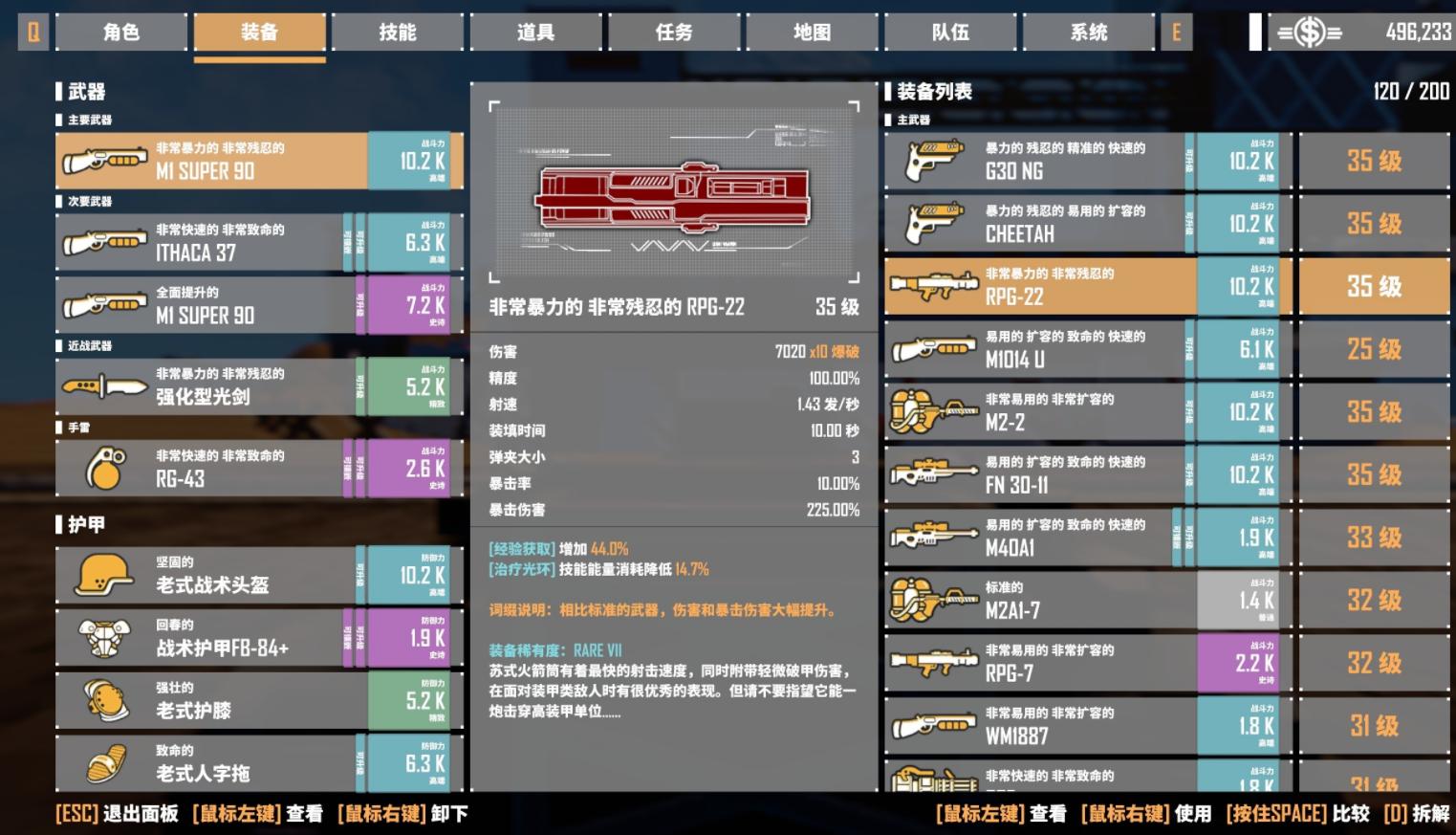Switch to the 地图 tab
Image resolution: width=1456 pixels, height=835 pixels.
point(812,32)
